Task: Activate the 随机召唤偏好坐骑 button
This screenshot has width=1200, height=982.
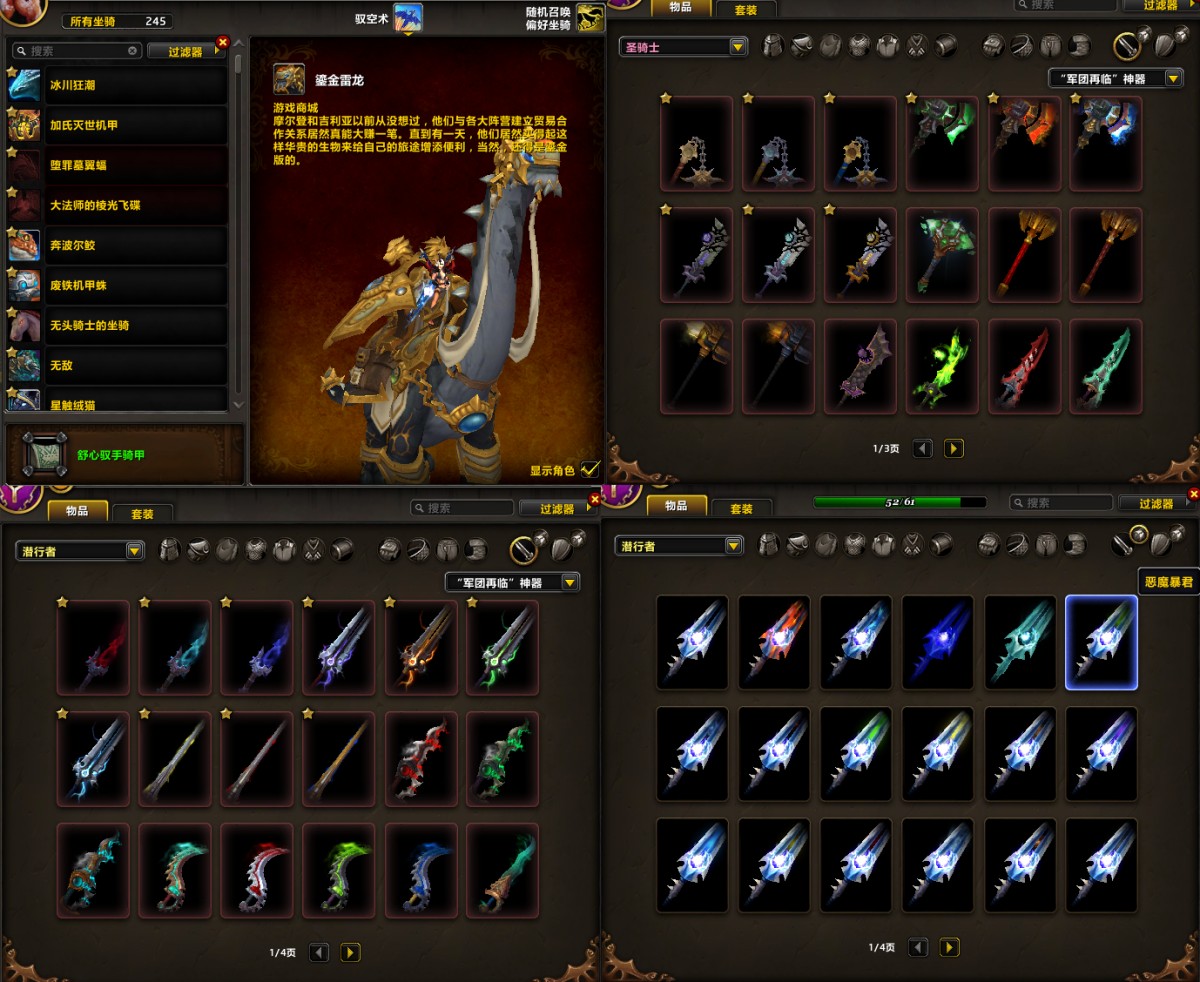Action: point(591,17)
